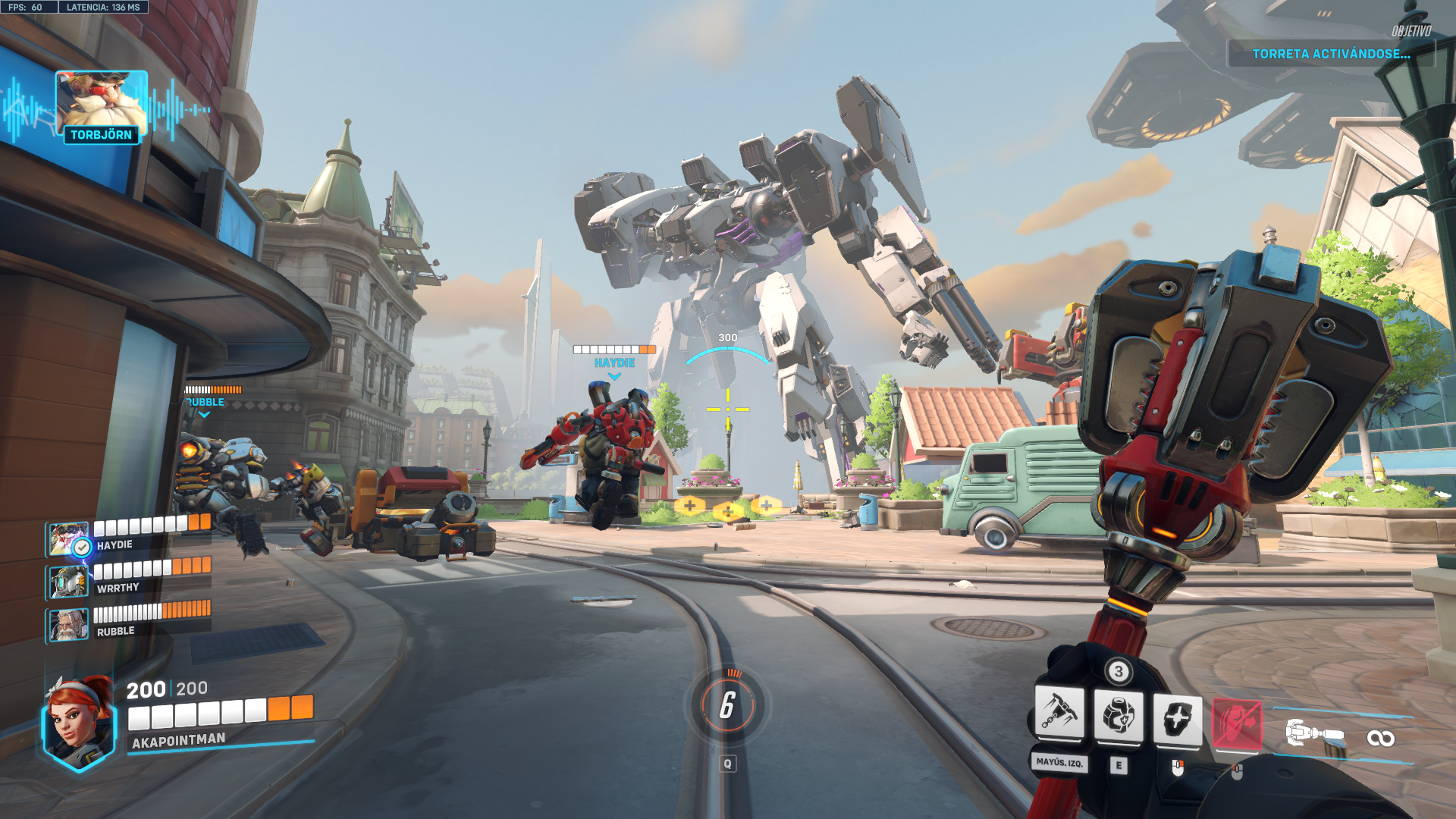Viewport: 1456px width, 819px height.
Task: Use the Repair Pack ability icon
Action: pyautogui.click(x=1119, y=716)
